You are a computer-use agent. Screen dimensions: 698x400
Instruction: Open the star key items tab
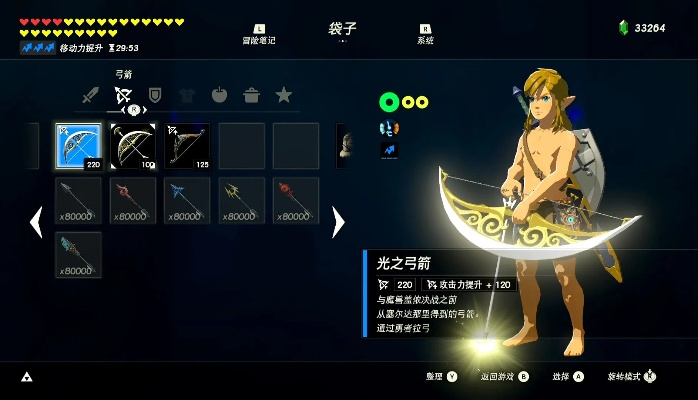[284, 96]
